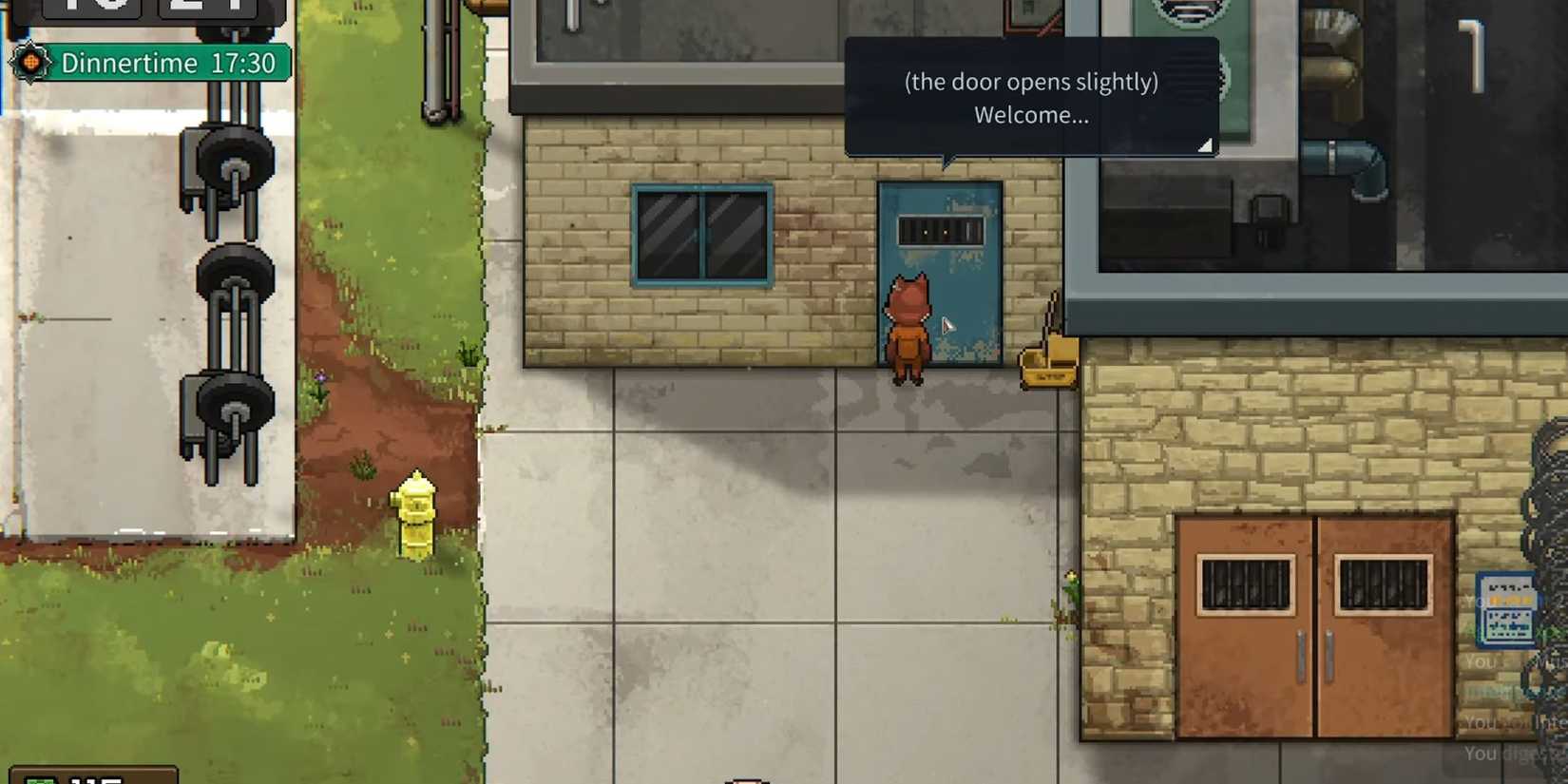Click the blue-framed window on the wall
The image size is (1568, 784).
(x=700, y=233)
